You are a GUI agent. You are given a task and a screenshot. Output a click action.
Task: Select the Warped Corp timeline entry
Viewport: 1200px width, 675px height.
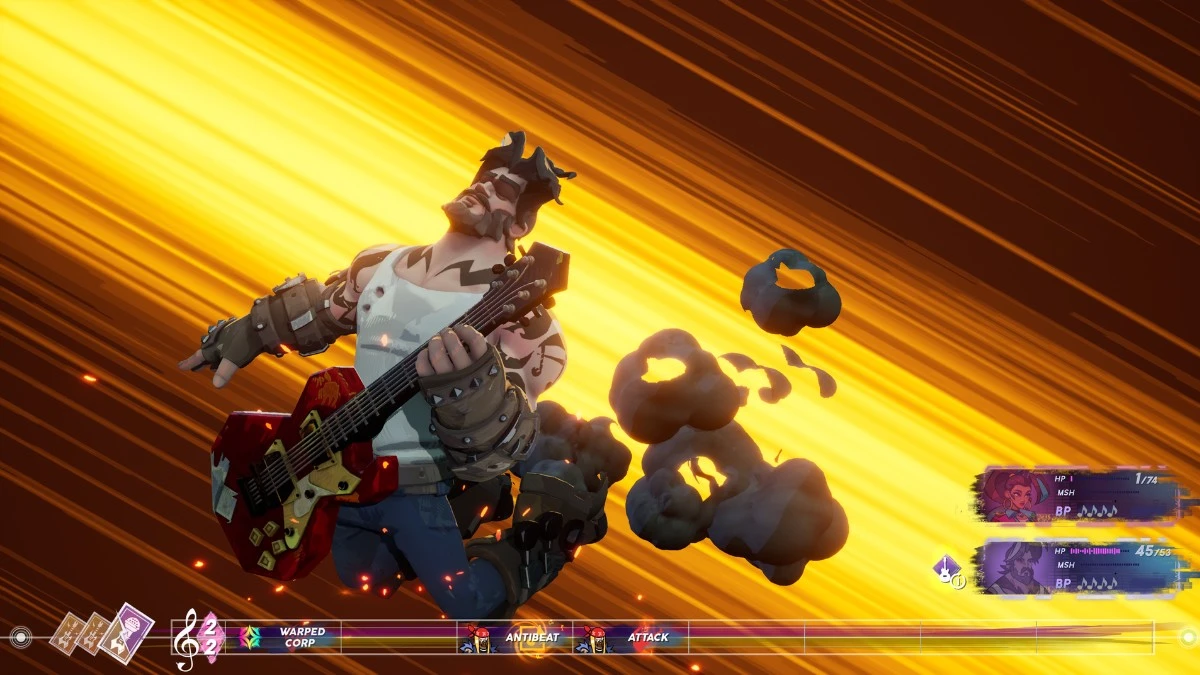pyautogui.click(x=290, y=637)
